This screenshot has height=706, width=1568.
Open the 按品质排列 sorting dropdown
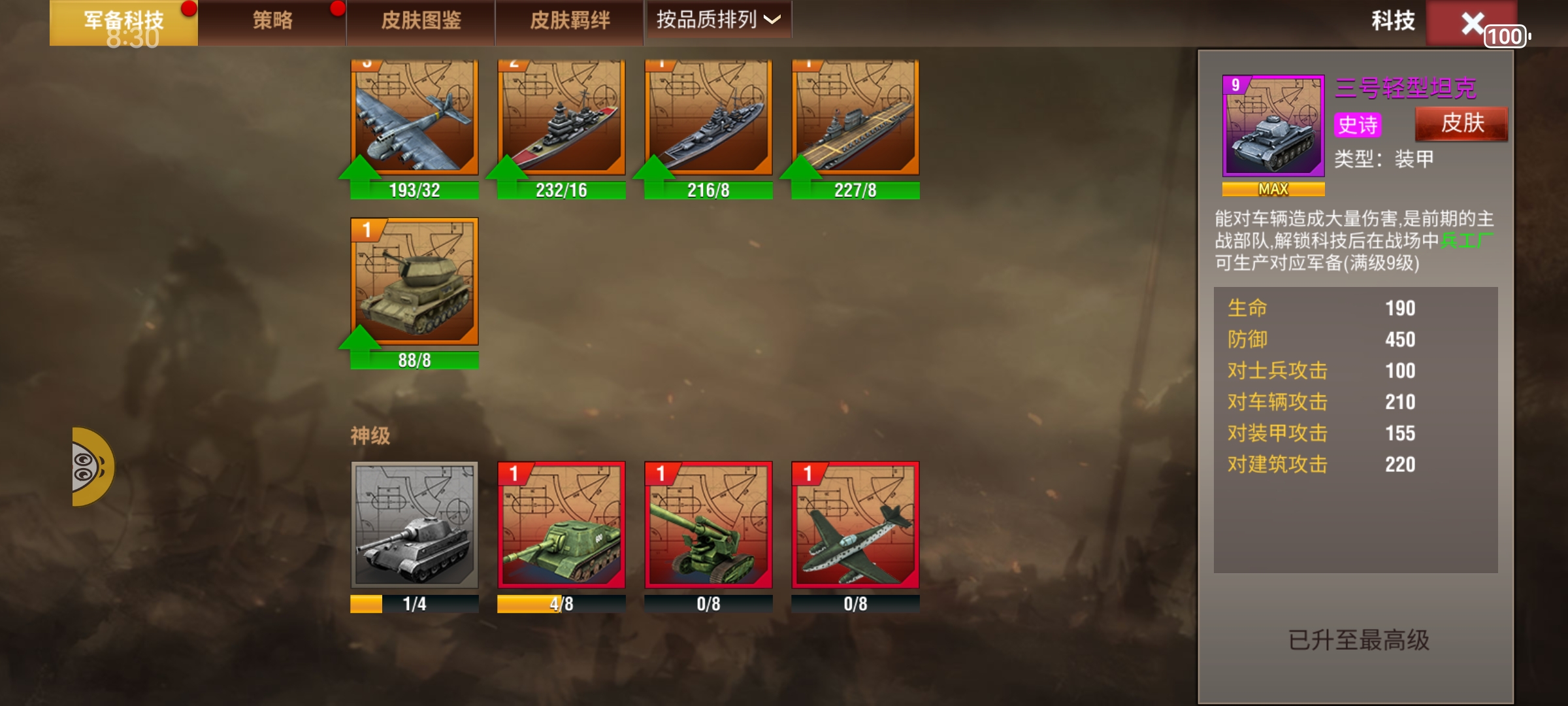[717, 20]
